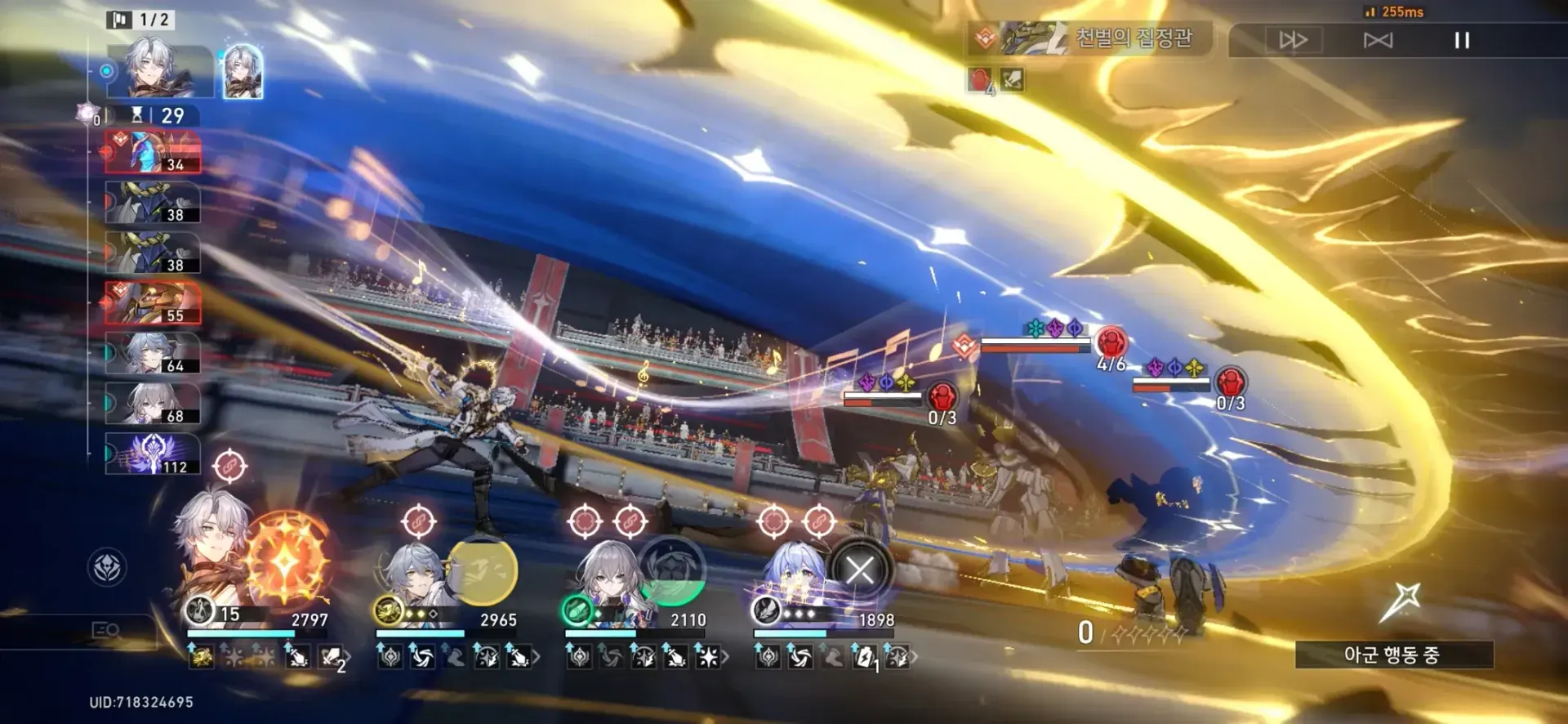Activate the green-filled ultimate icon
The height and width of the screenshot is (724, 1568).
672,571
